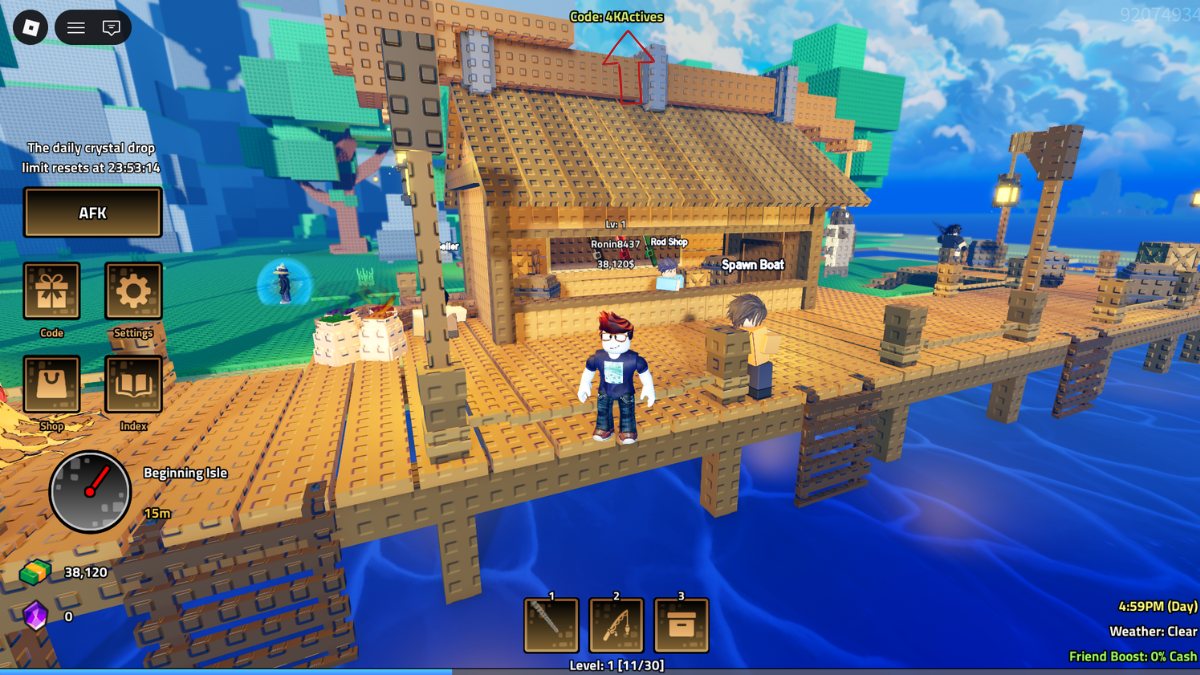The height and width of the screenshot is (675, 1200).
Task: Select hotbar slot 1 harpoon item
Action: (x=551, y=625)
